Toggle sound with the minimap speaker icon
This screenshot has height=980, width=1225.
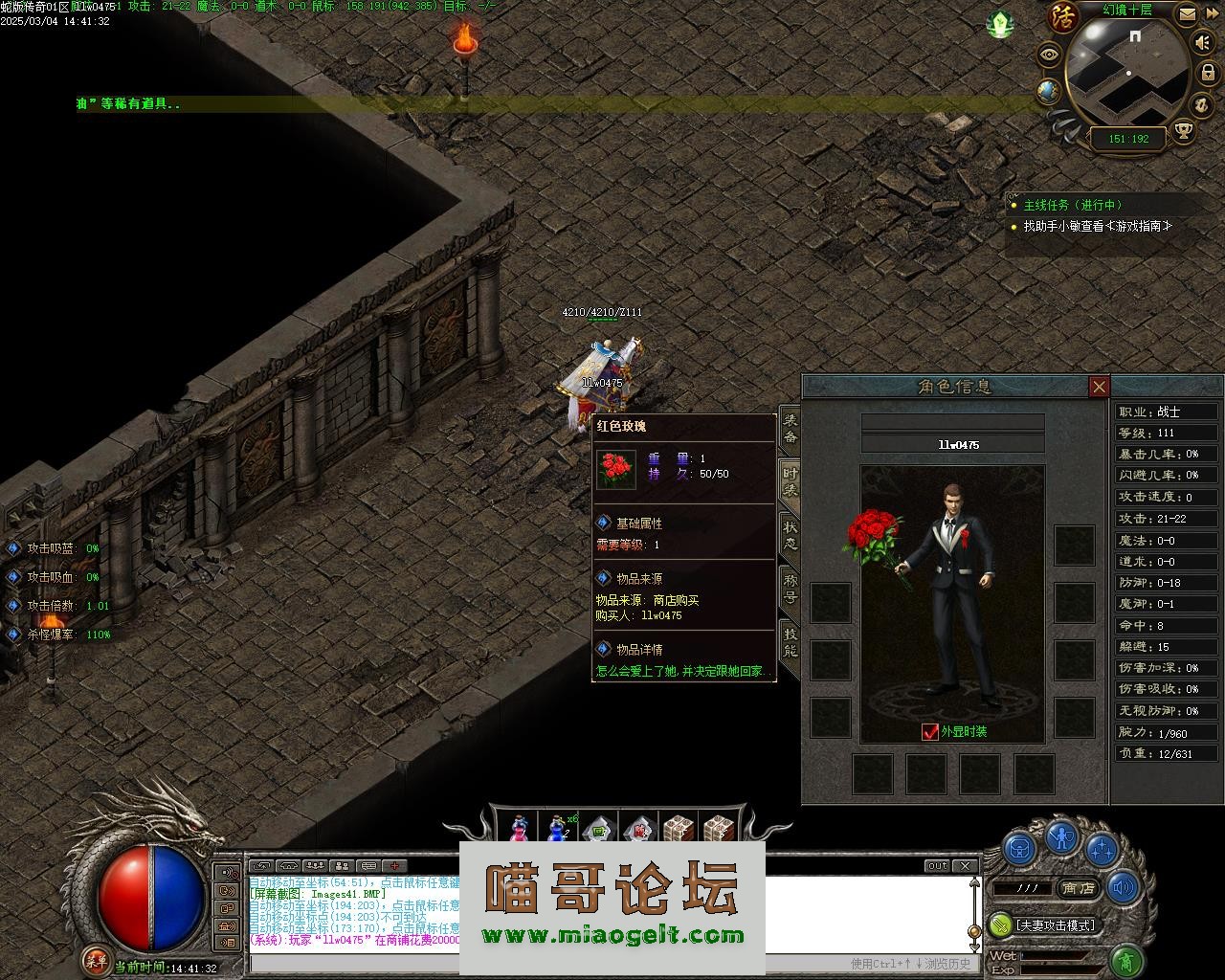click(x=1202, y=43)
